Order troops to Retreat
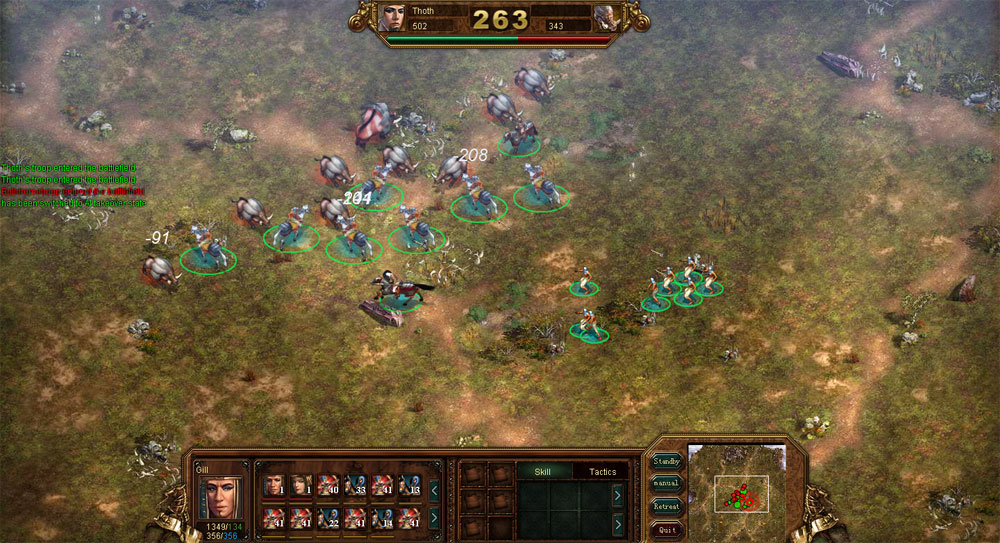The width and height of the screenshot is (1000, 543). [667, 507]
